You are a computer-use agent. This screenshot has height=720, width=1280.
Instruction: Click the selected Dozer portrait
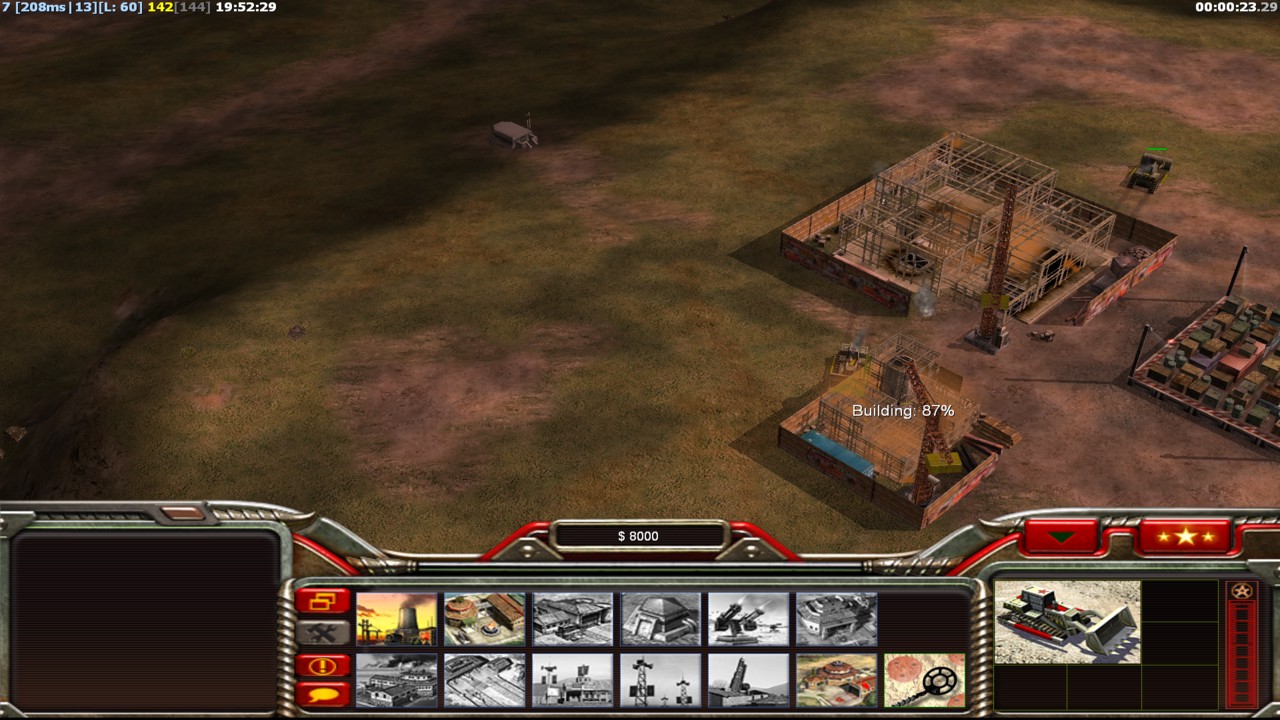click(1067, 621)
